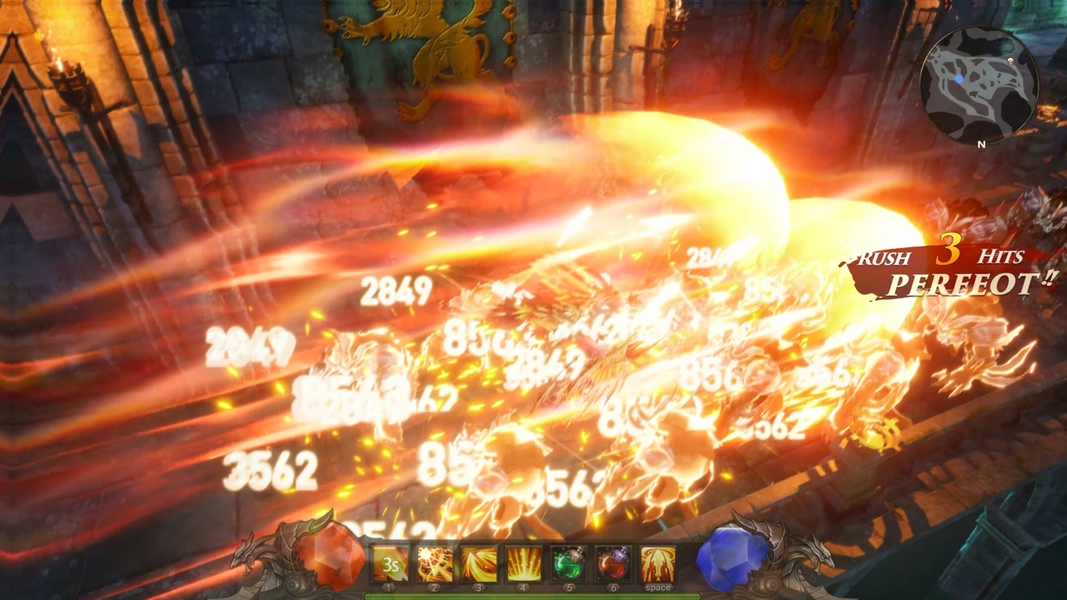Use the red potion
This screenshot has width=1067, height=600.
point(613,564)
